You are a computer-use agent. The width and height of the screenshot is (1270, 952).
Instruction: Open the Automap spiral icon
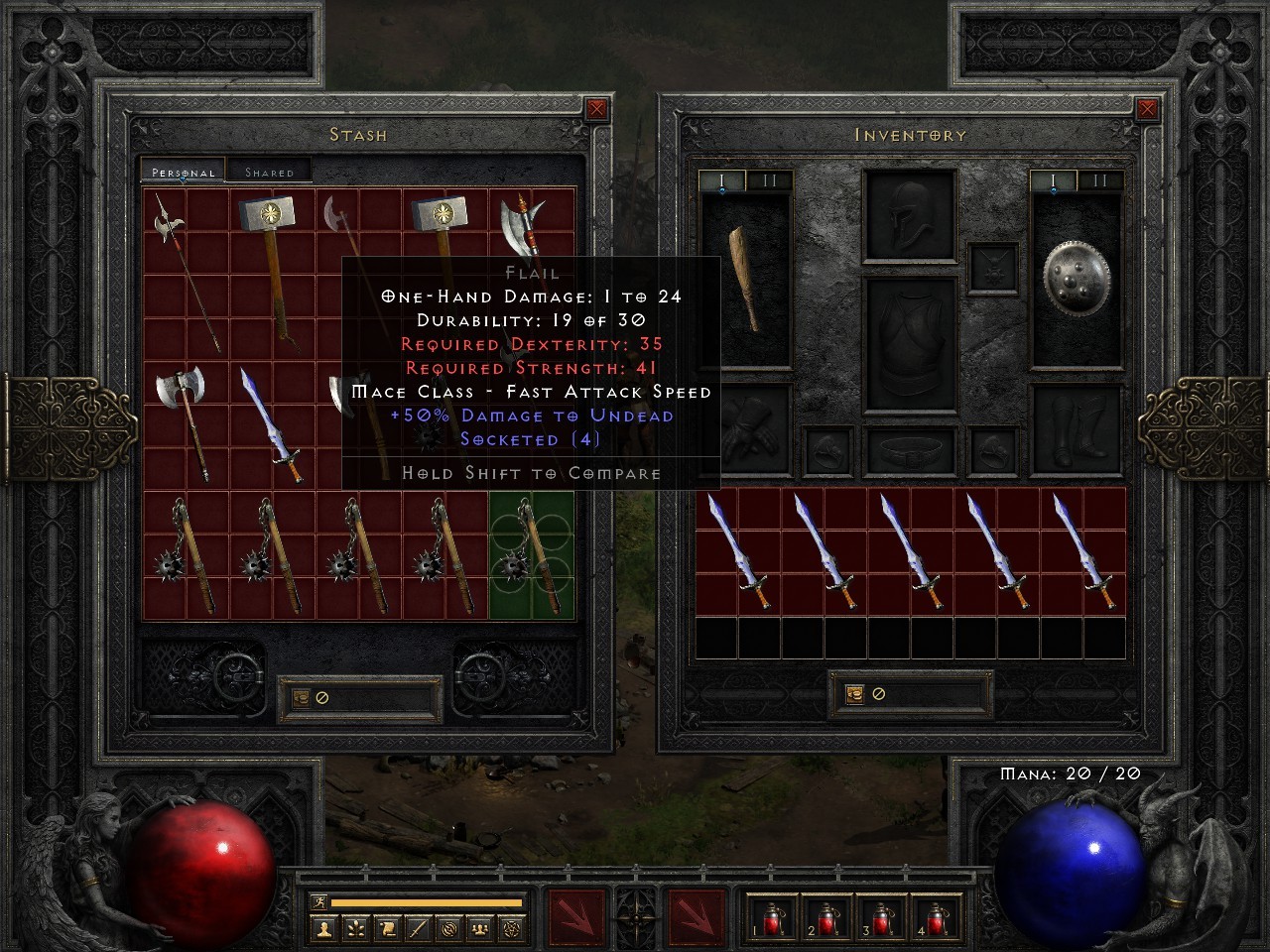pyautogui.click(x=449, y=930)
